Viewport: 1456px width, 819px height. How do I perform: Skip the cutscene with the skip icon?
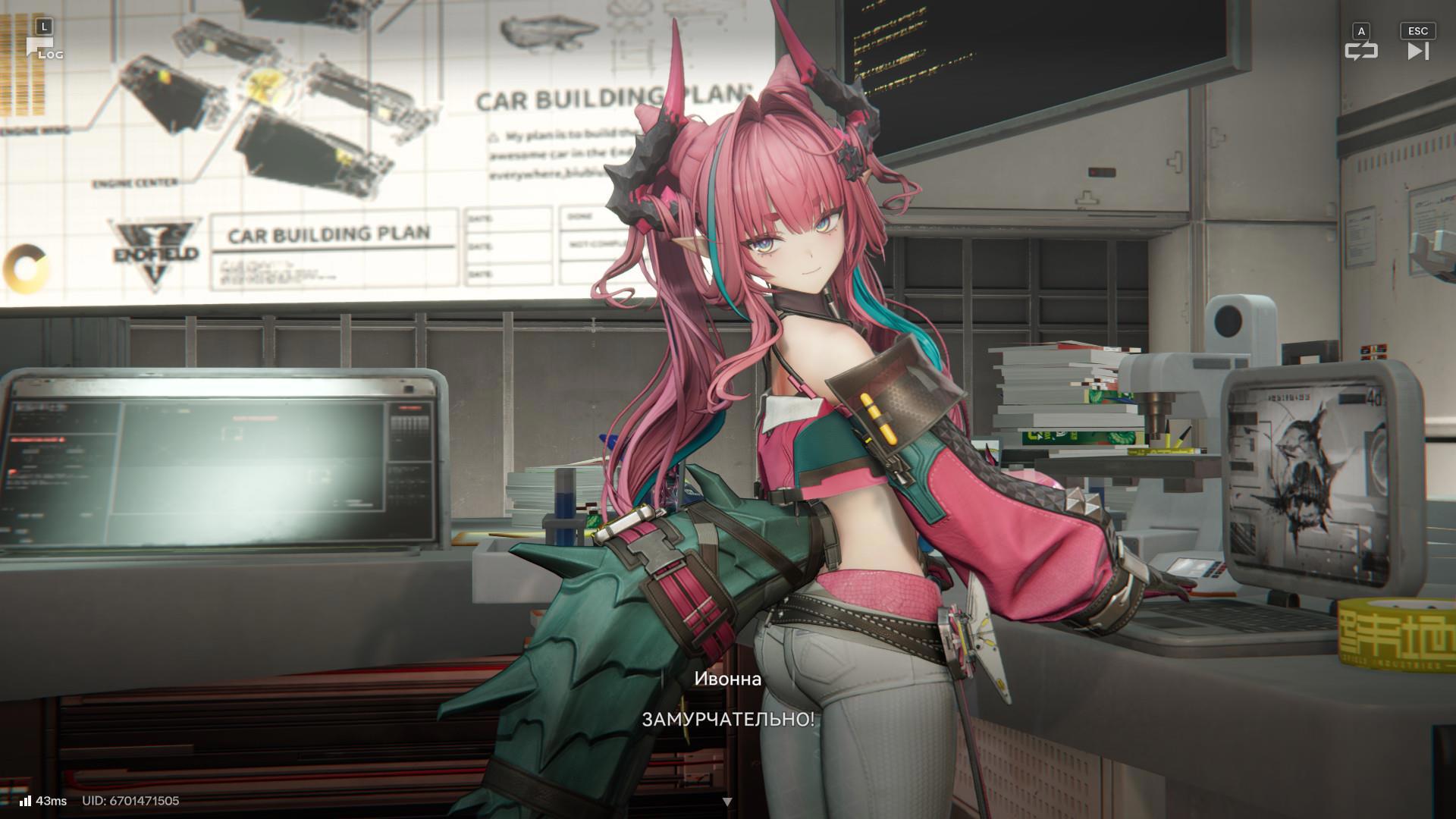click(x=1417, y=50)
